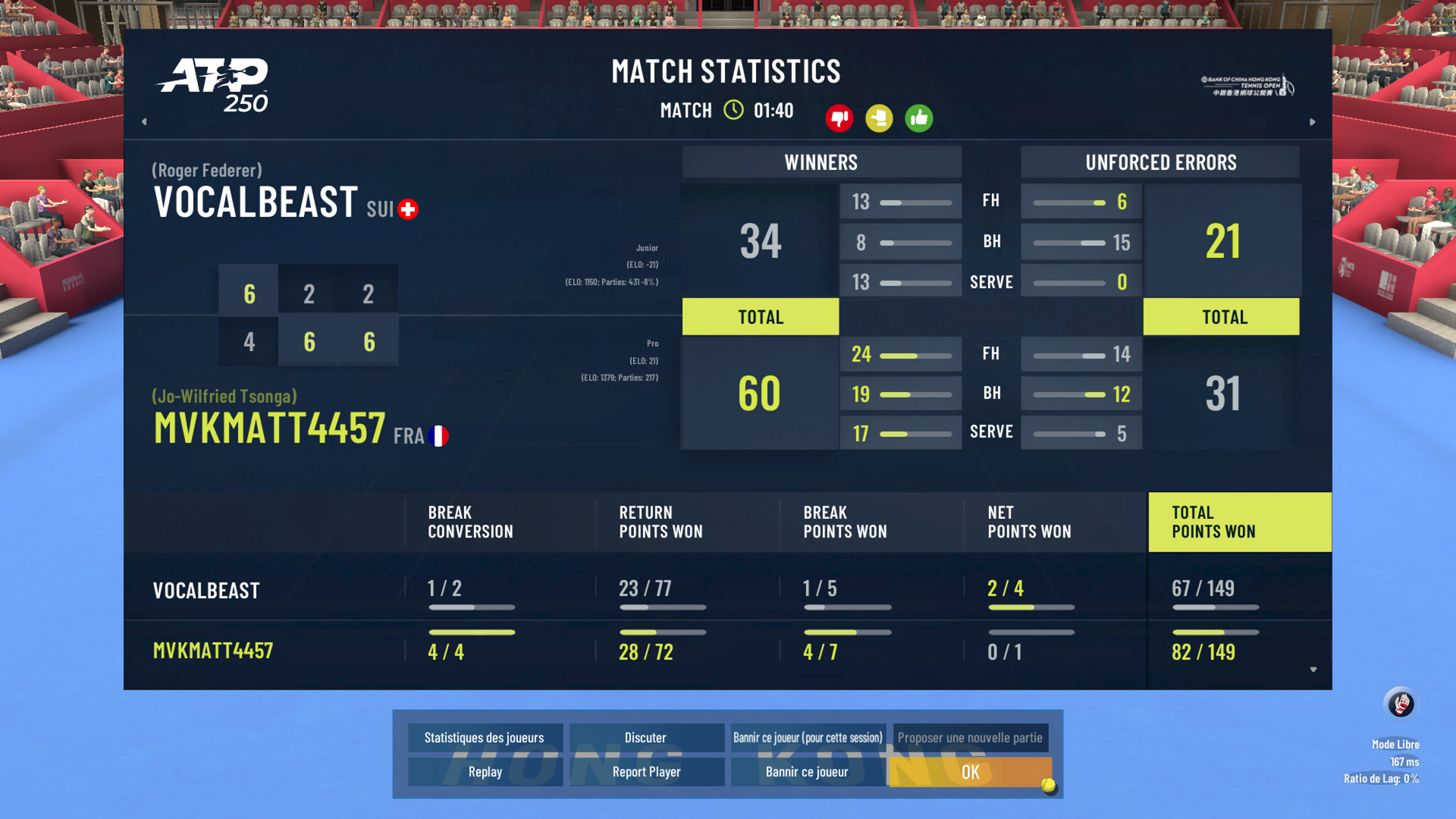Give the red thumbs-down rating
The height and width of the screenshot is (819, 1456).
tap(839, 118)
